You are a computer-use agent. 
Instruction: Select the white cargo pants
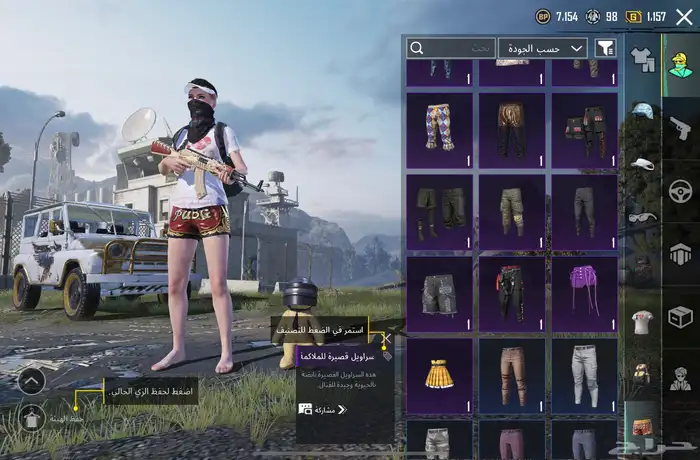(x=584, y=375)
